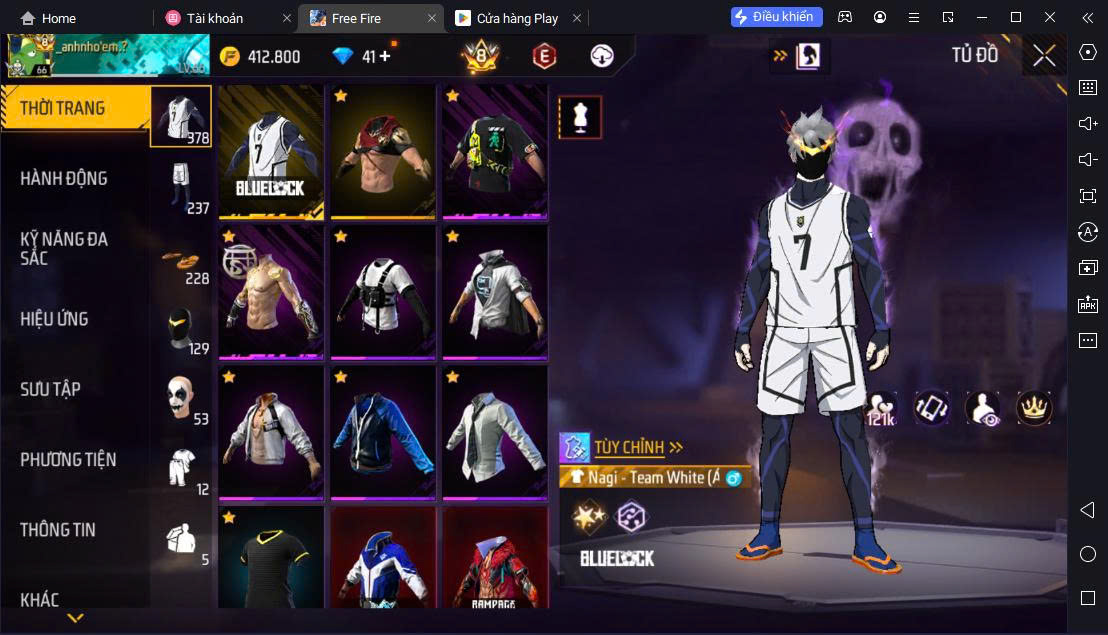Close the wardrobe with the X button
Viewport: 1108px width, 635px height.
pyautogui.click(x=1044, y=56)
